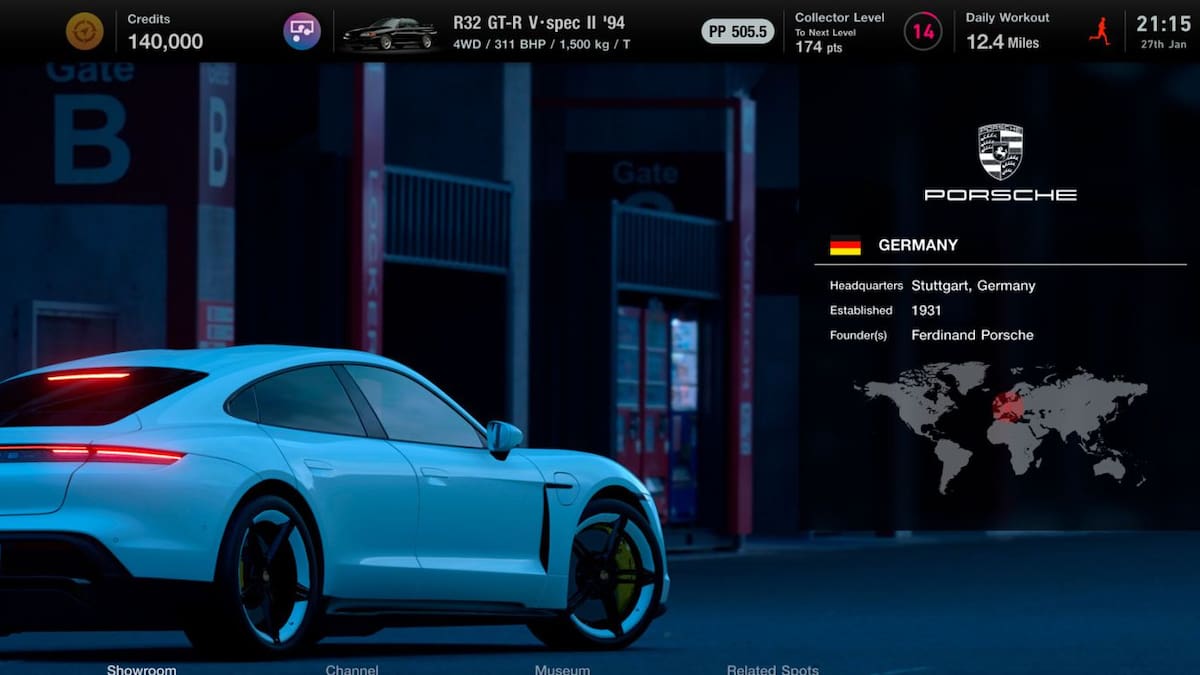This screenshot has height=675, width=1200.
Task: Click the gold credits coin icon
Action: pos(85,31)
